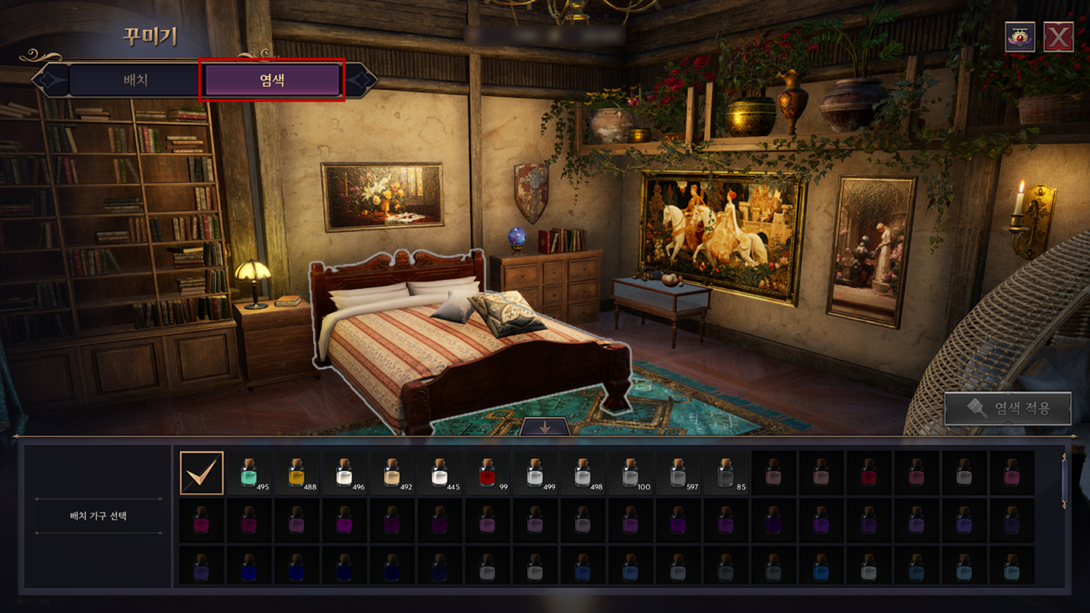The image size is (1090, 613).
Task: Switch to the 배치 placement tab
Action: tap(135, 80)
